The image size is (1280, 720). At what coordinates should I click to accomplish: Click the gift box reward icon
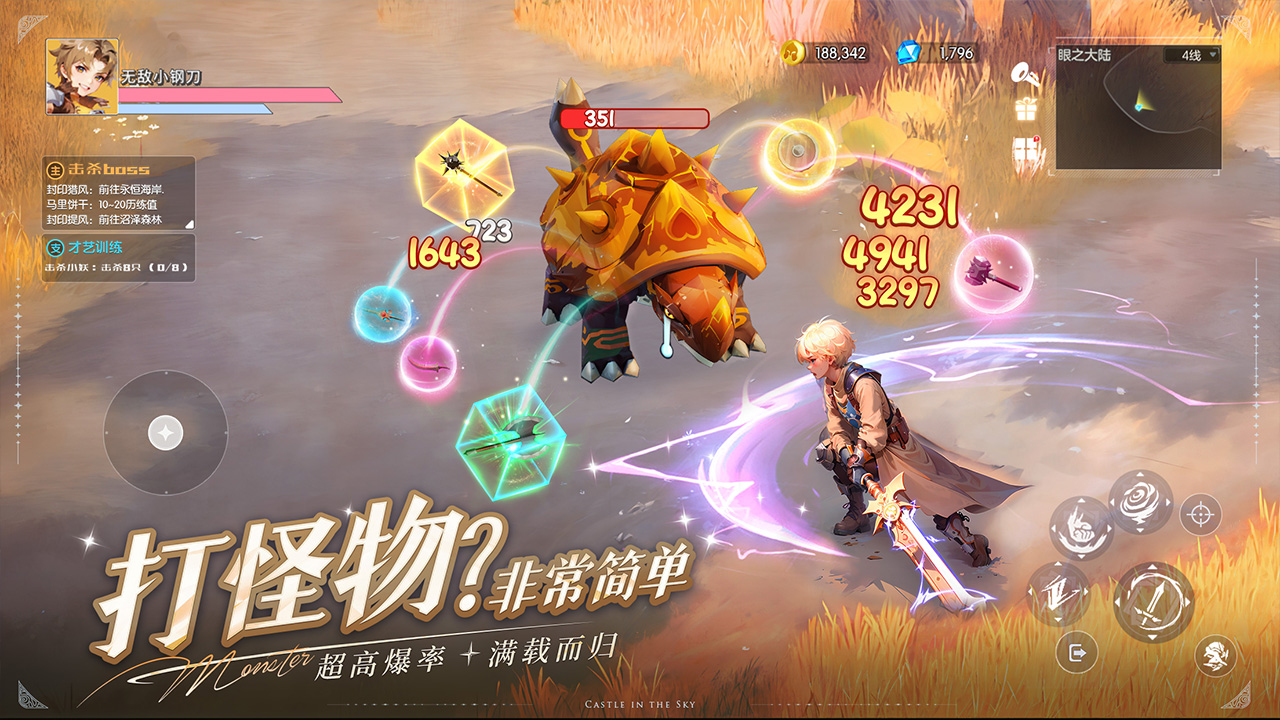tap(1025, 109)
